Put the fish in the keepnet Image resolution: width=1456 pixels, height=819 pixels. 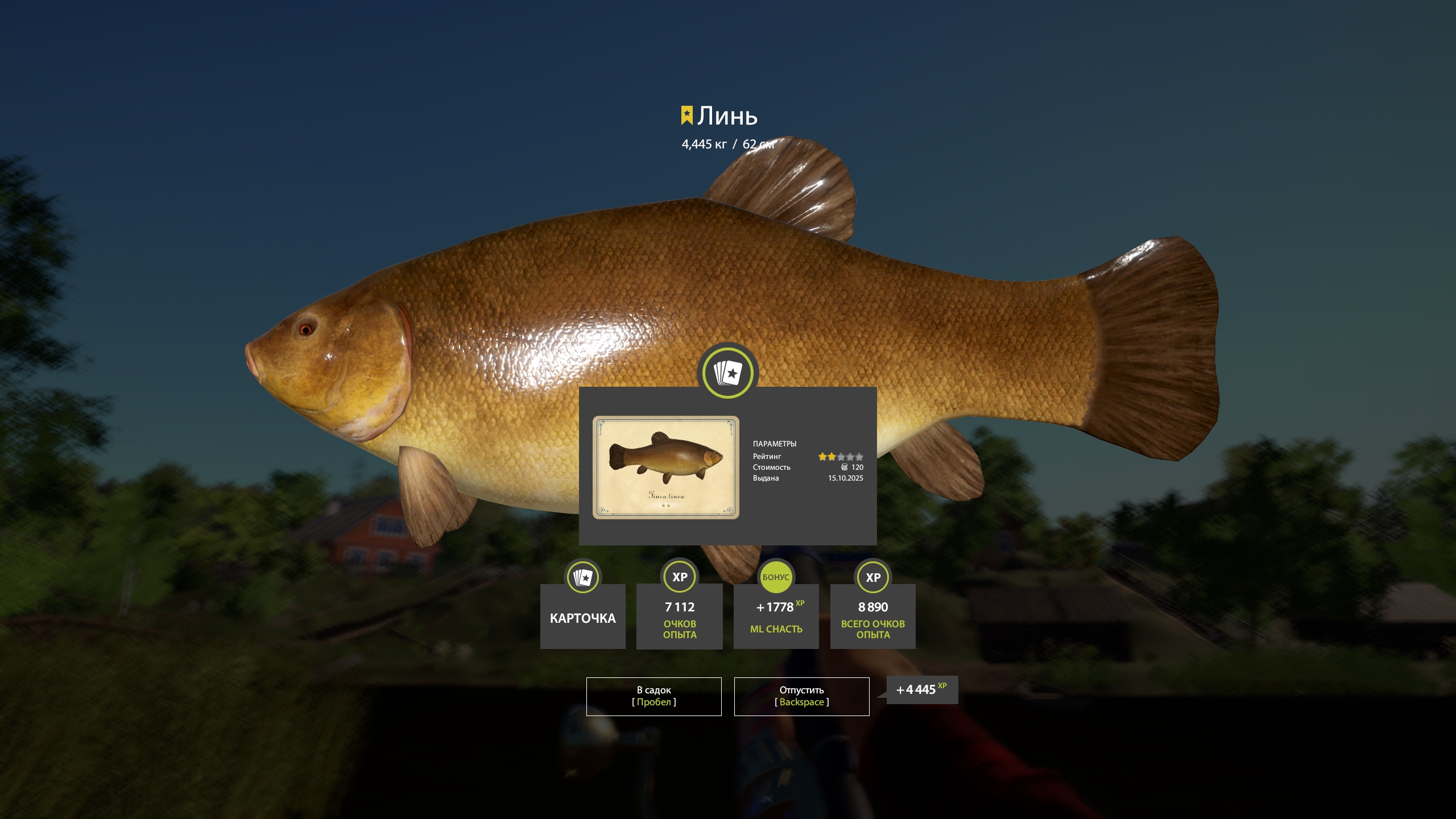(x=653, y=696)
